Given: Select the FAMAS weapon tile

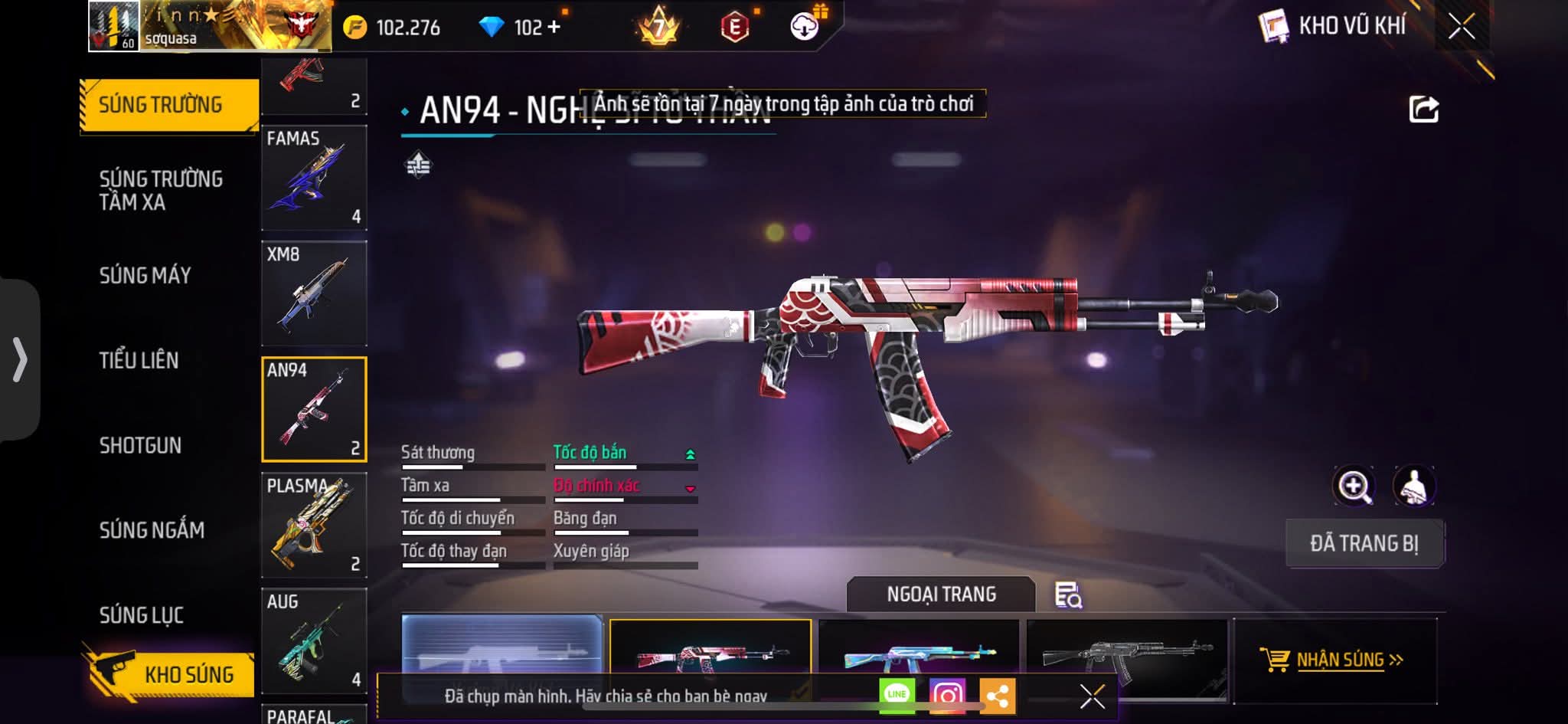Looking at the screenshot, I should [x=314, y=178].
